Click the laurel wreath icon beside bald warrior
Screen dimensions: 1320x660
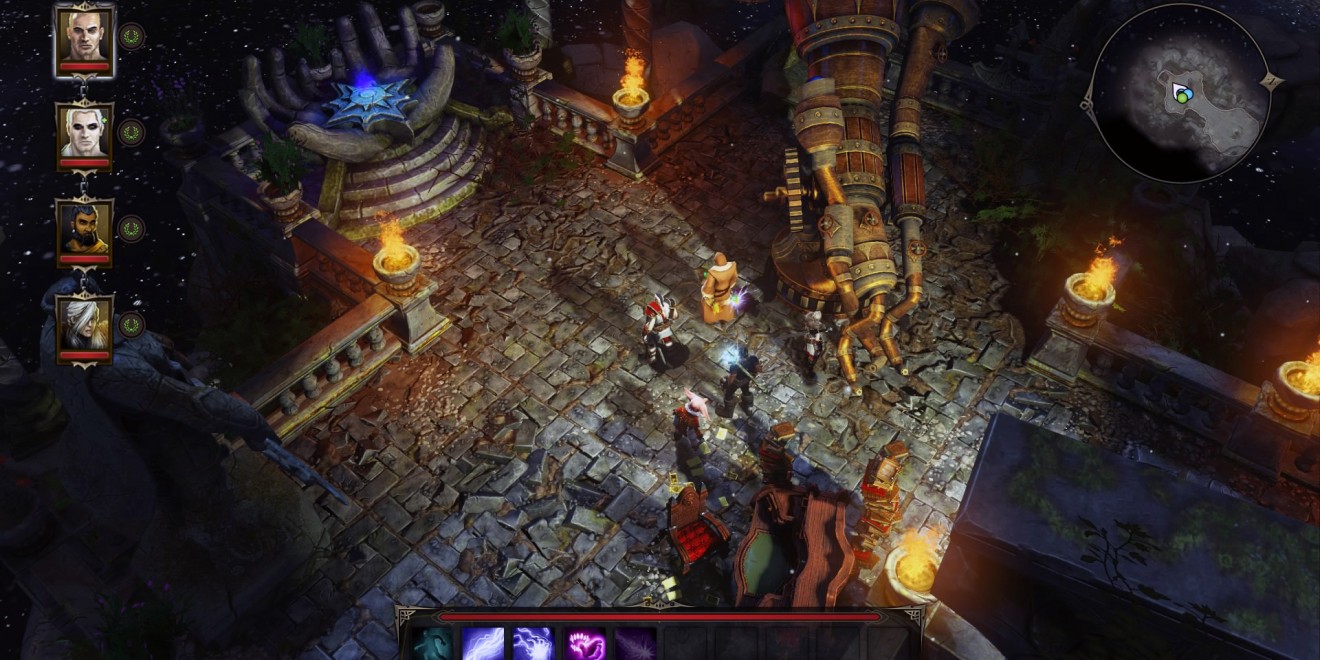click(x=131, y=37)
